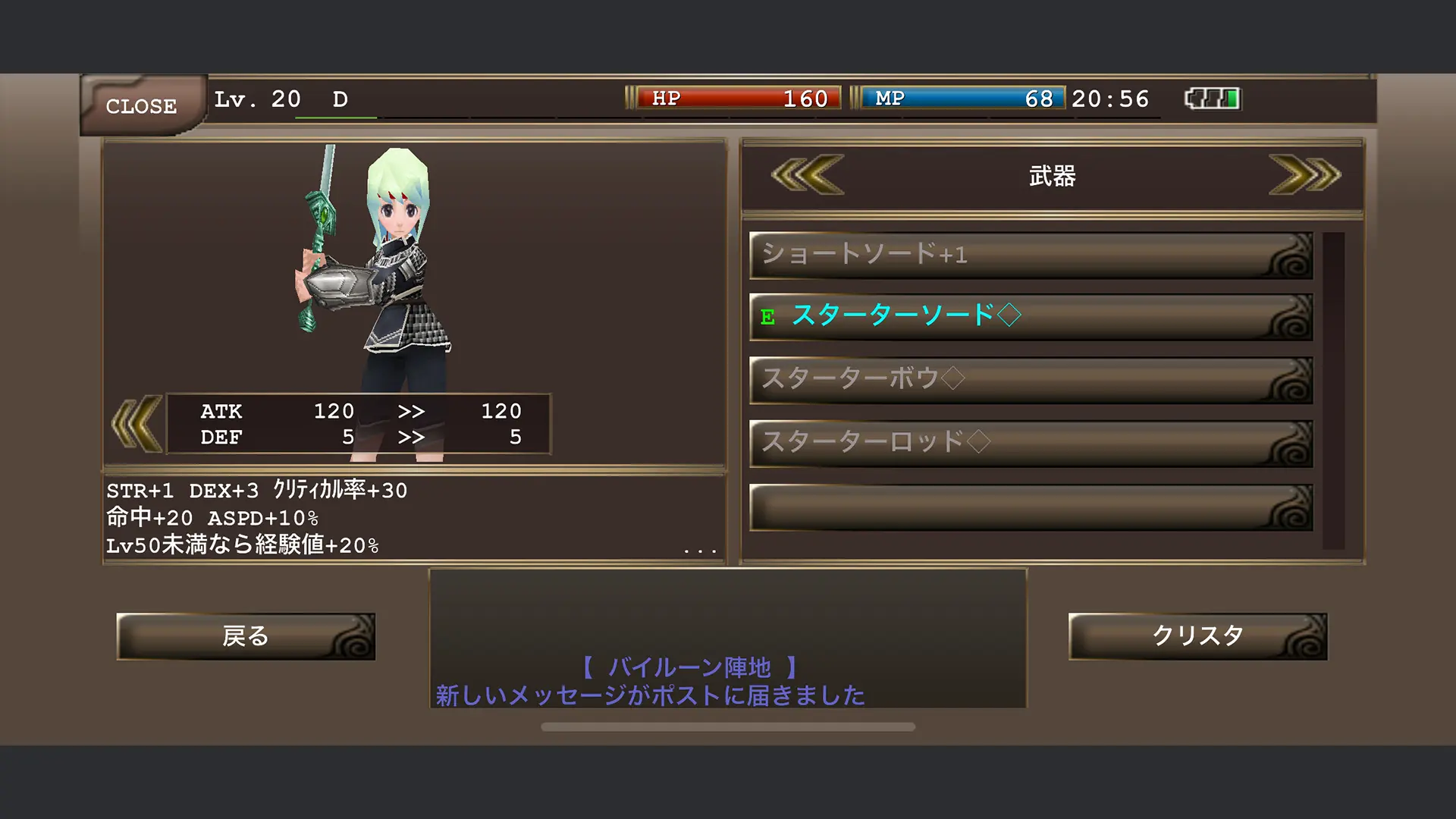Open the previous equipment category with left chevrons

pyautogui.click(x=806, y=175)
